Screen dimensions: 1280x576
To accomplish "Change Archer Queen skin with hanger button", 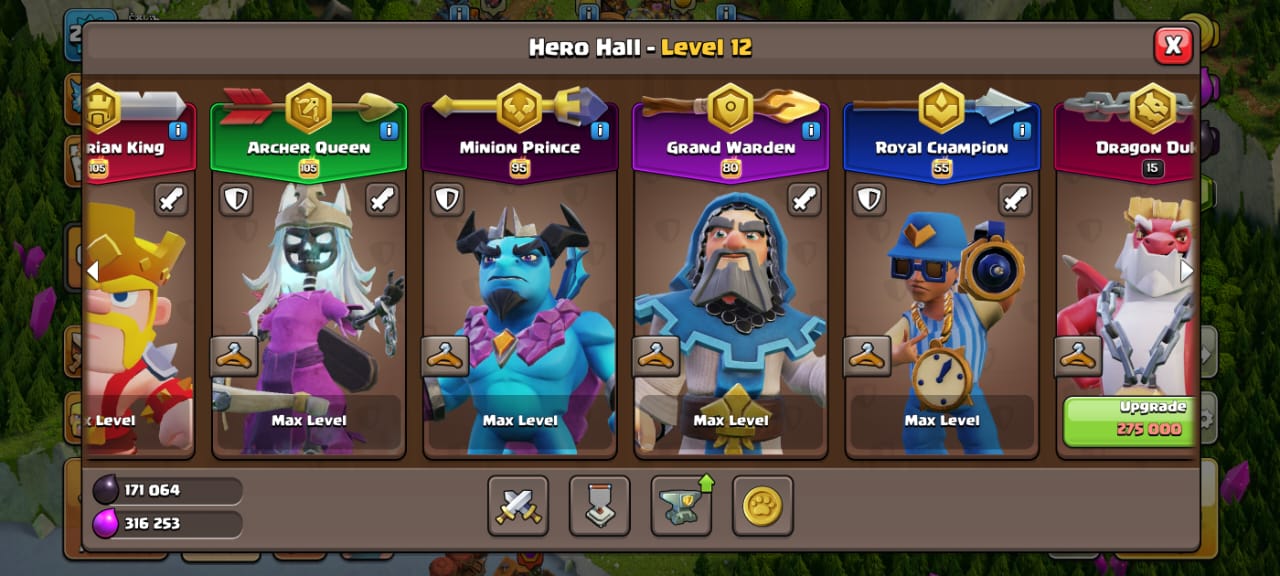I will (x=234, y=356).
